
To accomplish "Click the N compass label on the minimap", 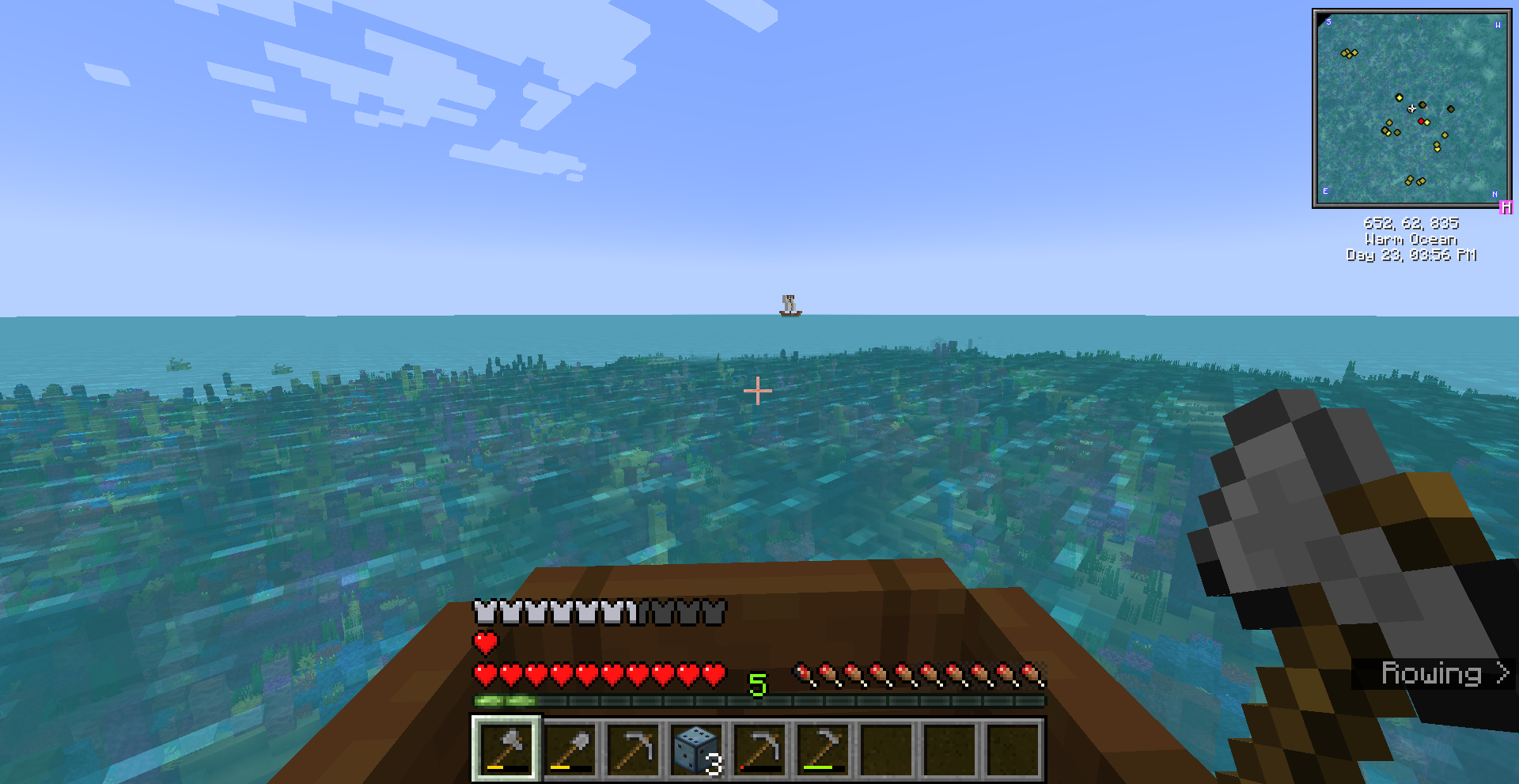I will 1496,194.
